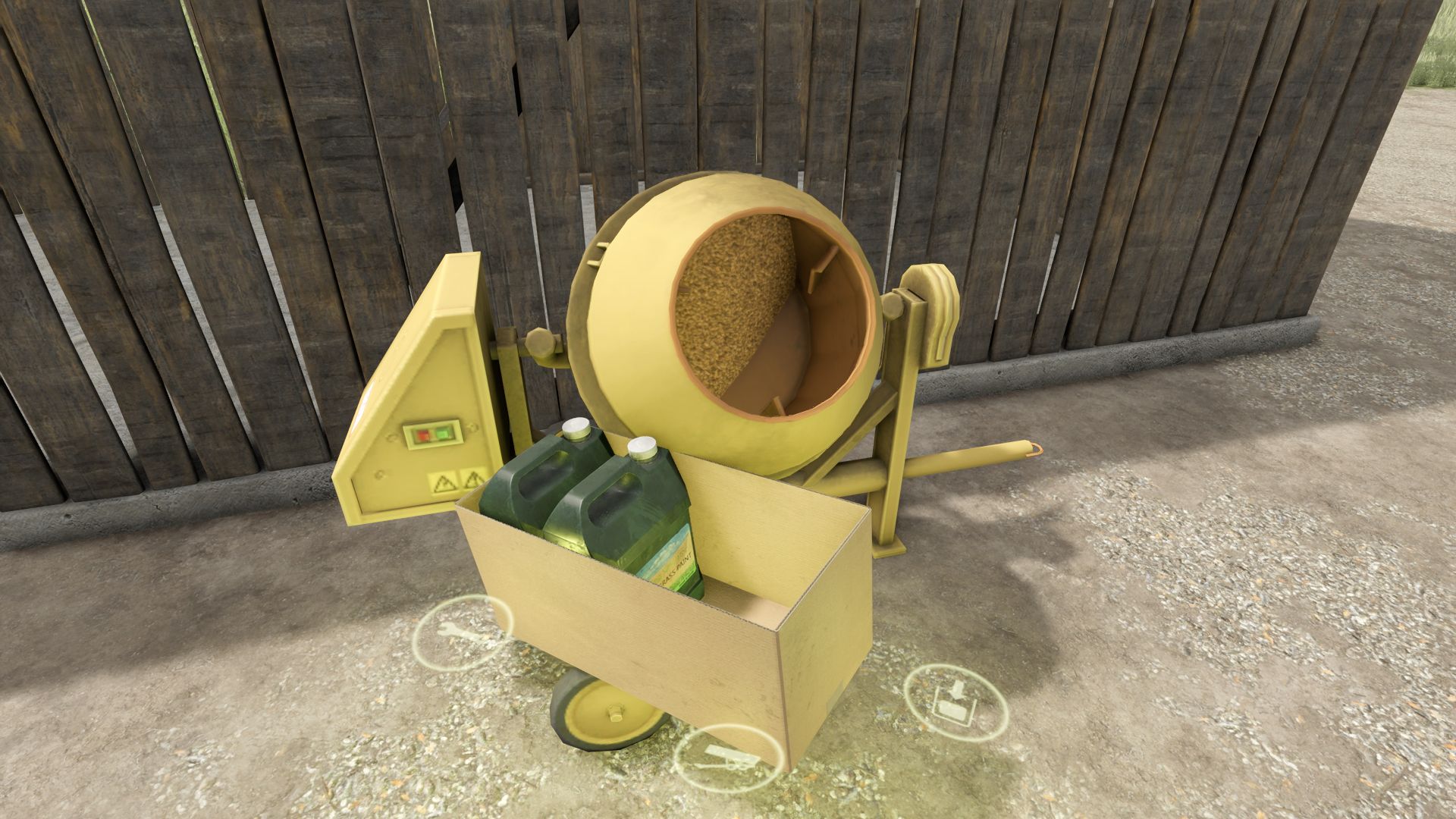Open the rear green jug's white cap

[577, 429]
